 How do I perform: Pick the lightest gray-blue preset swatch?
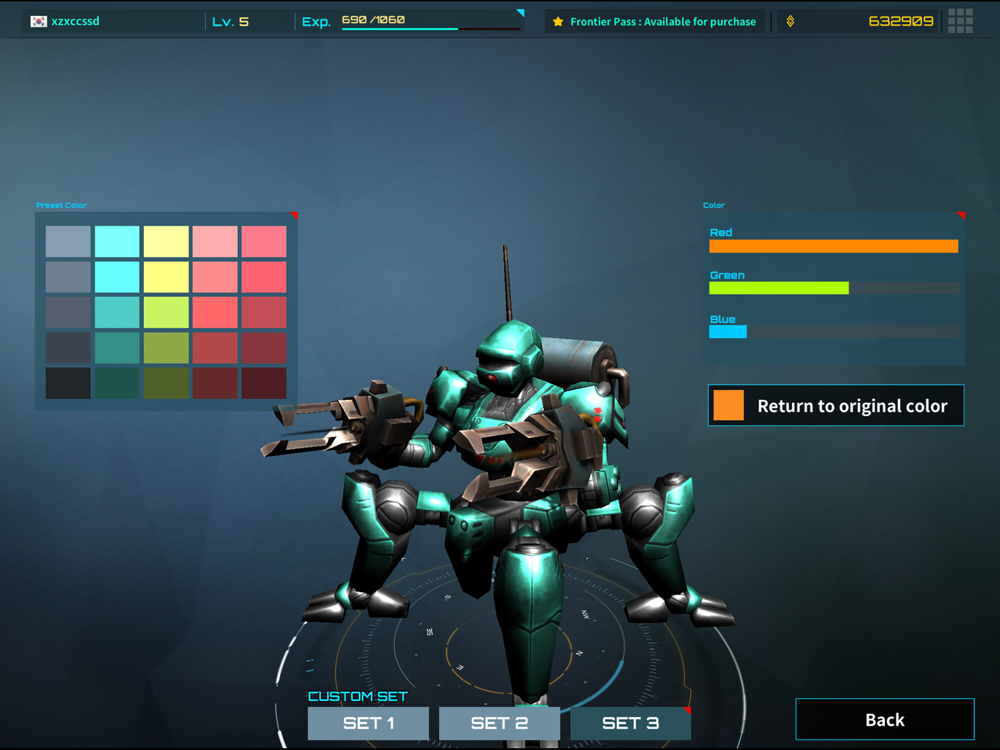pos(68,241)
